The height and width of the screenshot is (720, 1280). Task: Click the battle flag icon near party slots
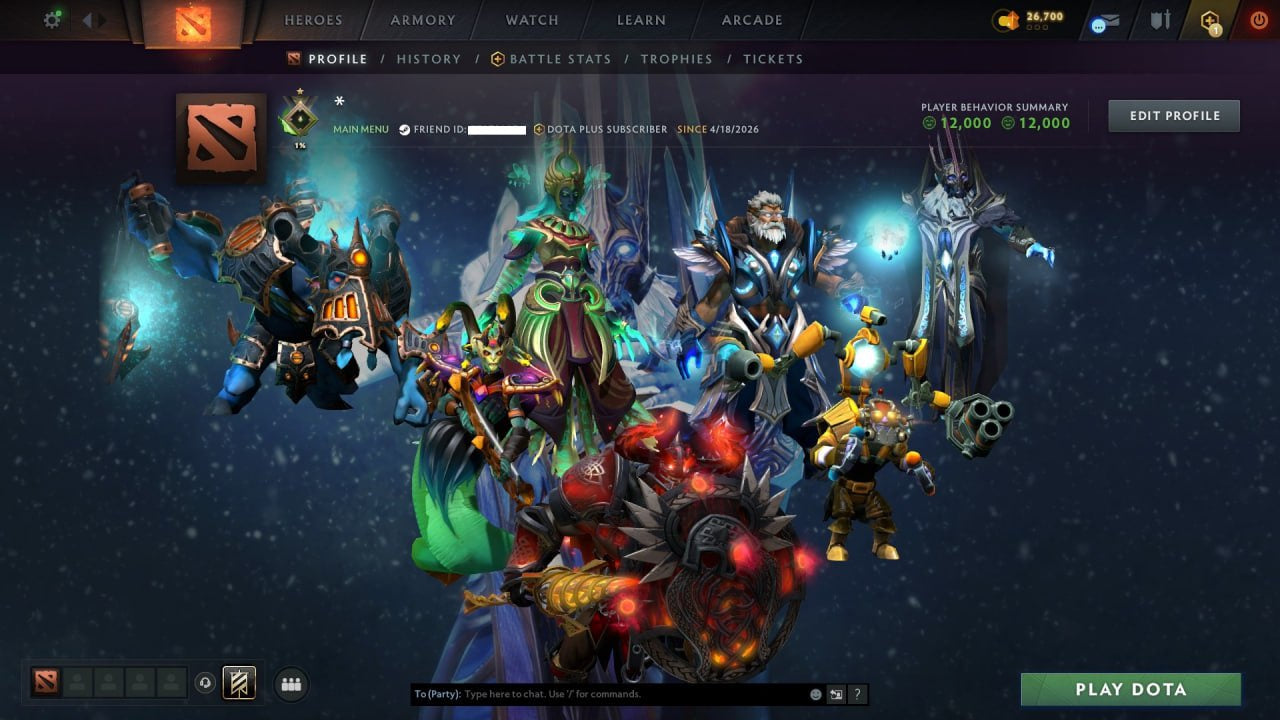pyautogui.click(x=237, y=683)
